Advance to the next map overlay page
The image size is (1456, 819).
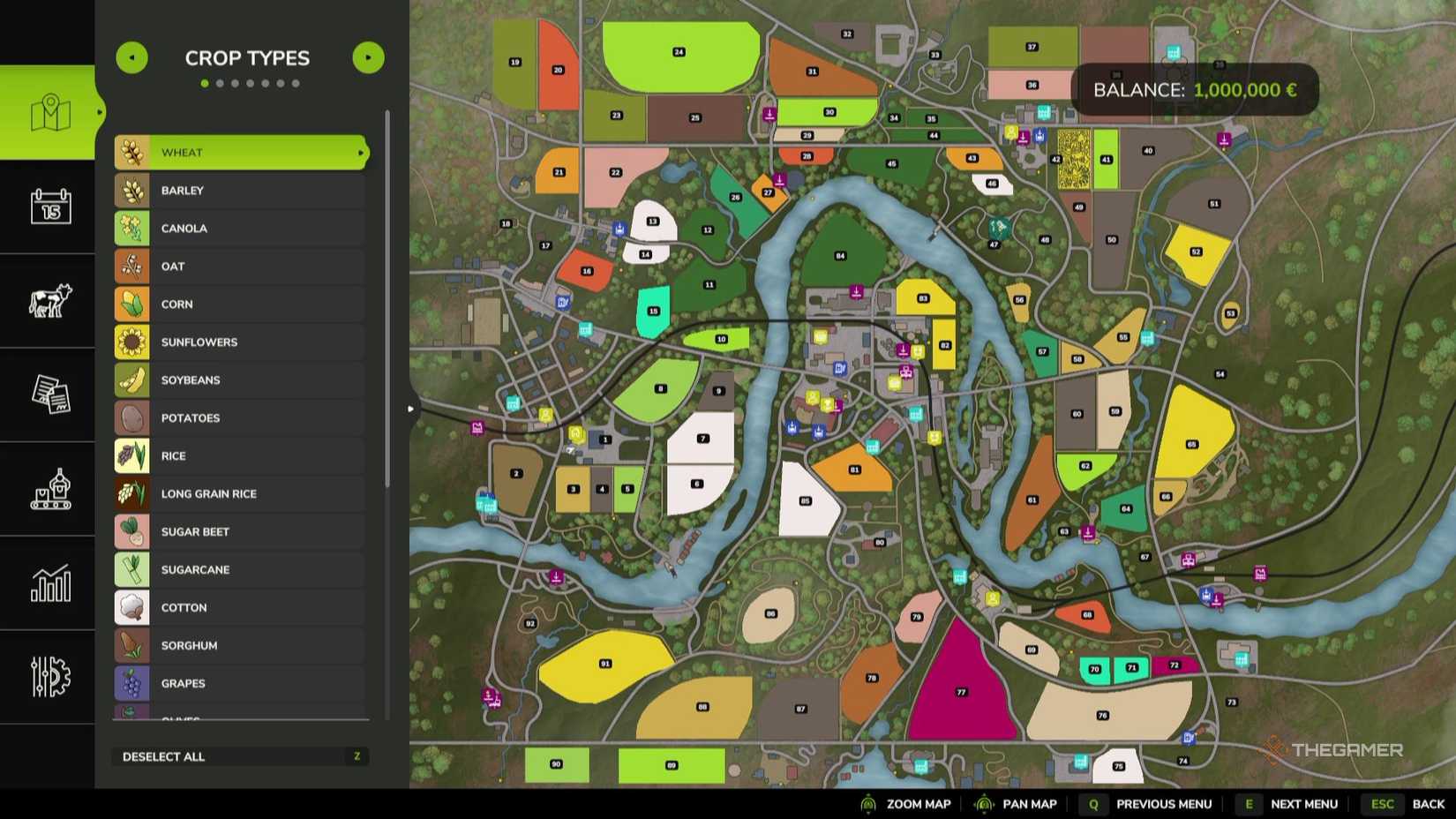(368, 56)
